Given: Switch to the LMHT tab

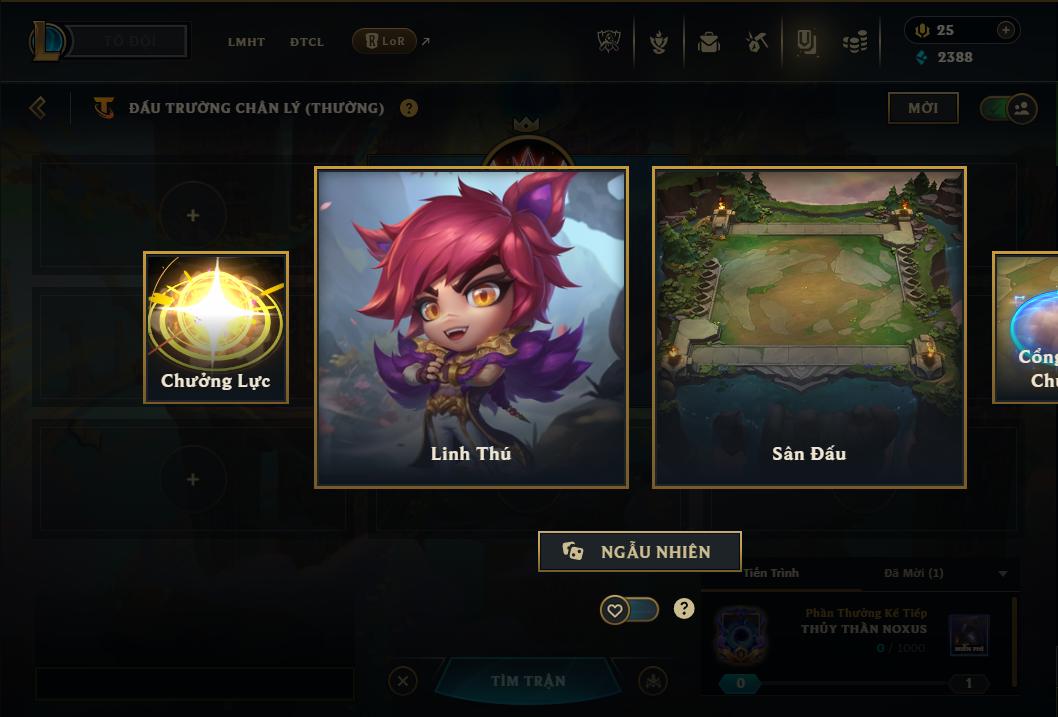Looking at the screenshot, I should click(x=246, y=42).
